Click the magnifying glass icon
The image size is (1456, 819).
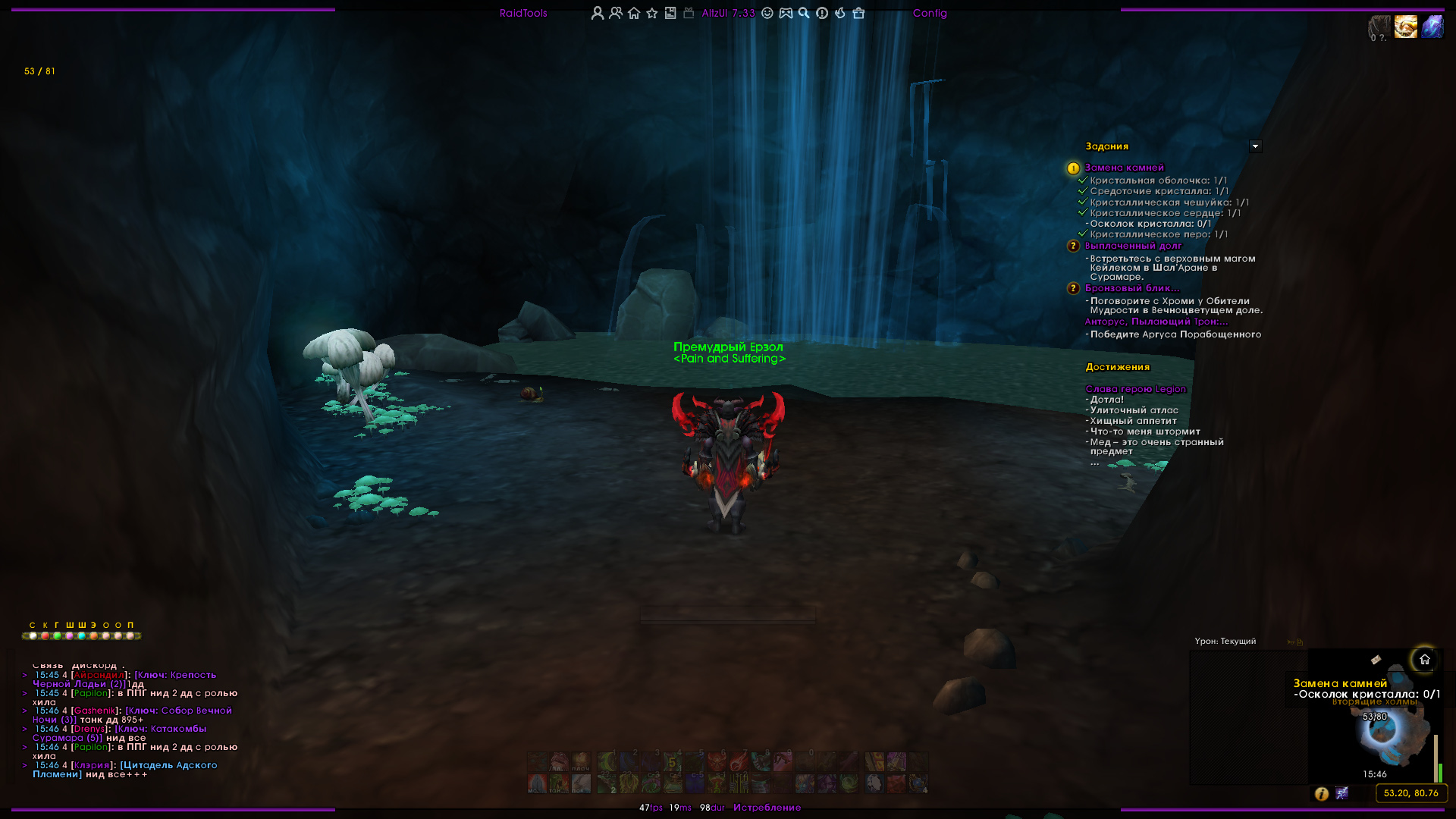[804, 13]
